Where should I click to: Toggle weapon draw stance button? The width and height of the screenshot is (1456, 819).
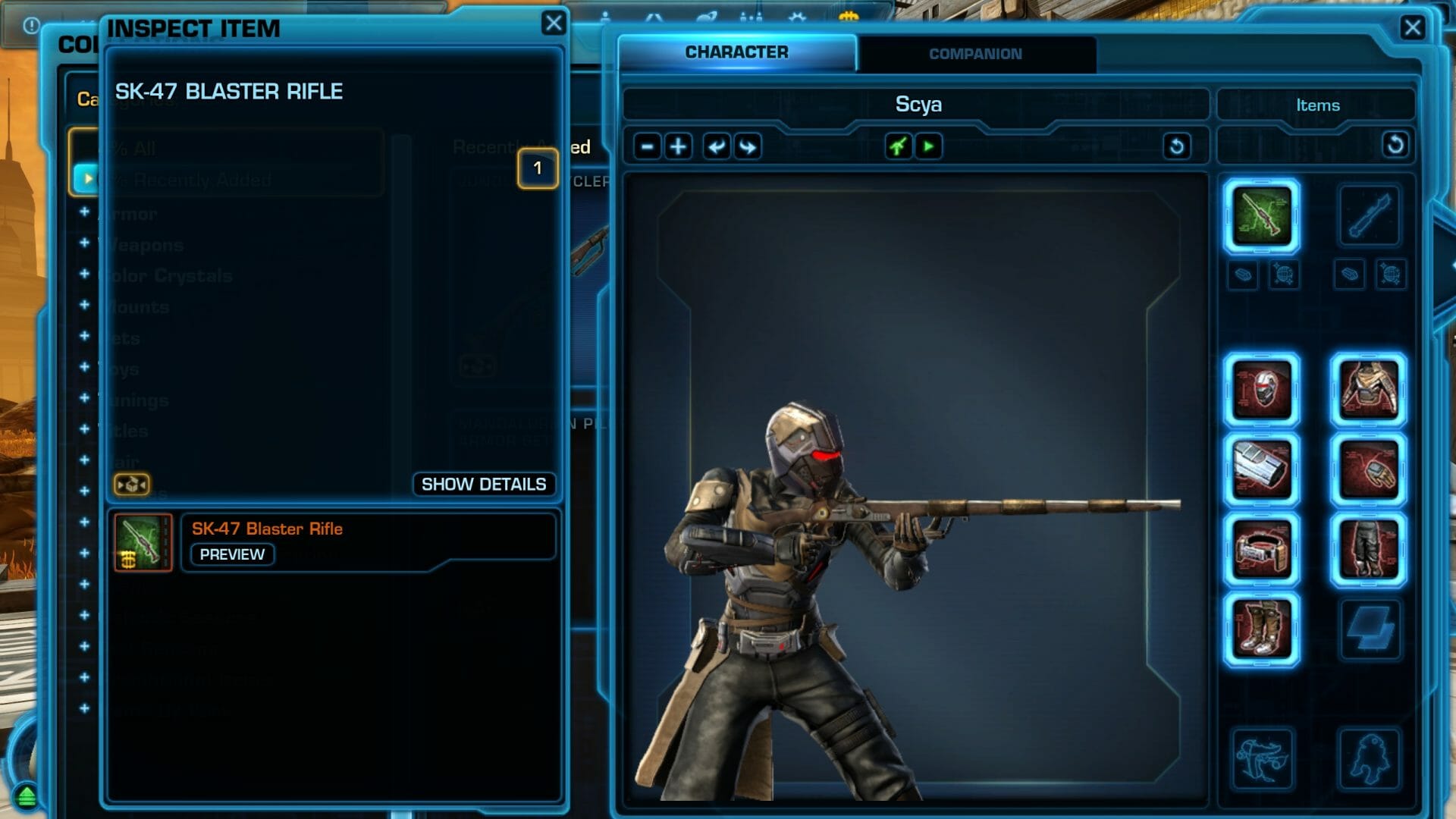898,146
